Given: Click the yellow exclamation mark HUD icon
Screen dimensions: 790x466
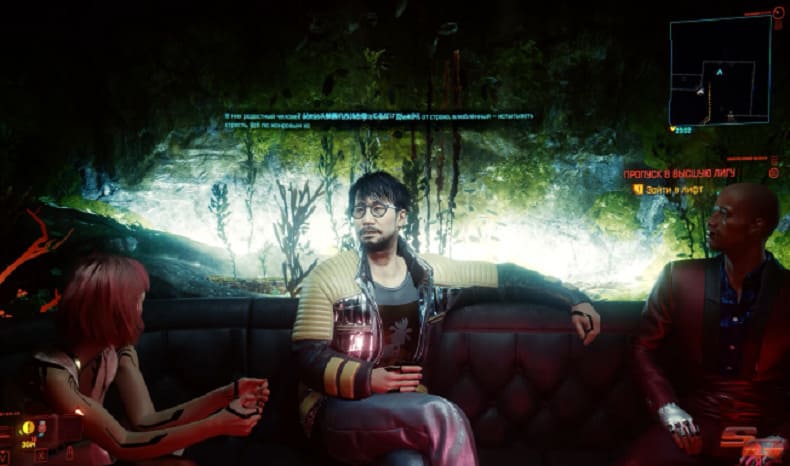Looking at the screenshot, I should [27, 428].
